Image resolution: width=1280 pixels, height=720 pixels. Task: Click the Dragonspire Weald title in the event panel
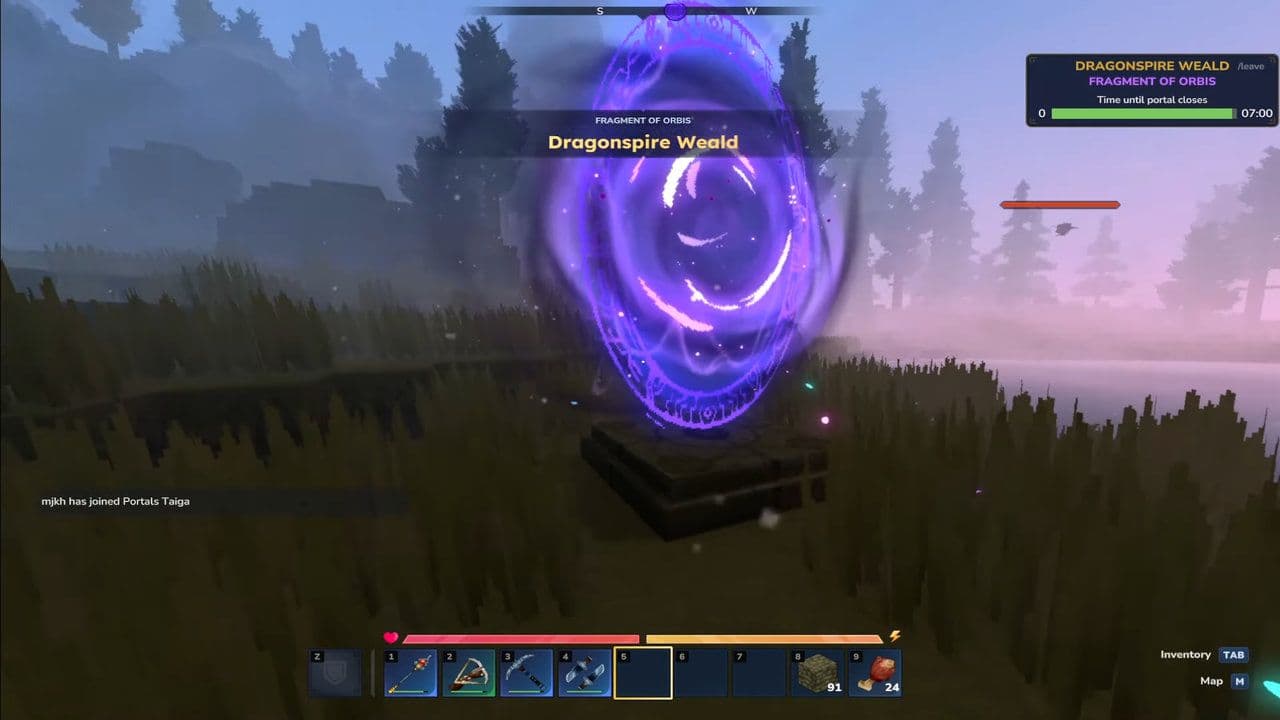tap(1151, 64)
